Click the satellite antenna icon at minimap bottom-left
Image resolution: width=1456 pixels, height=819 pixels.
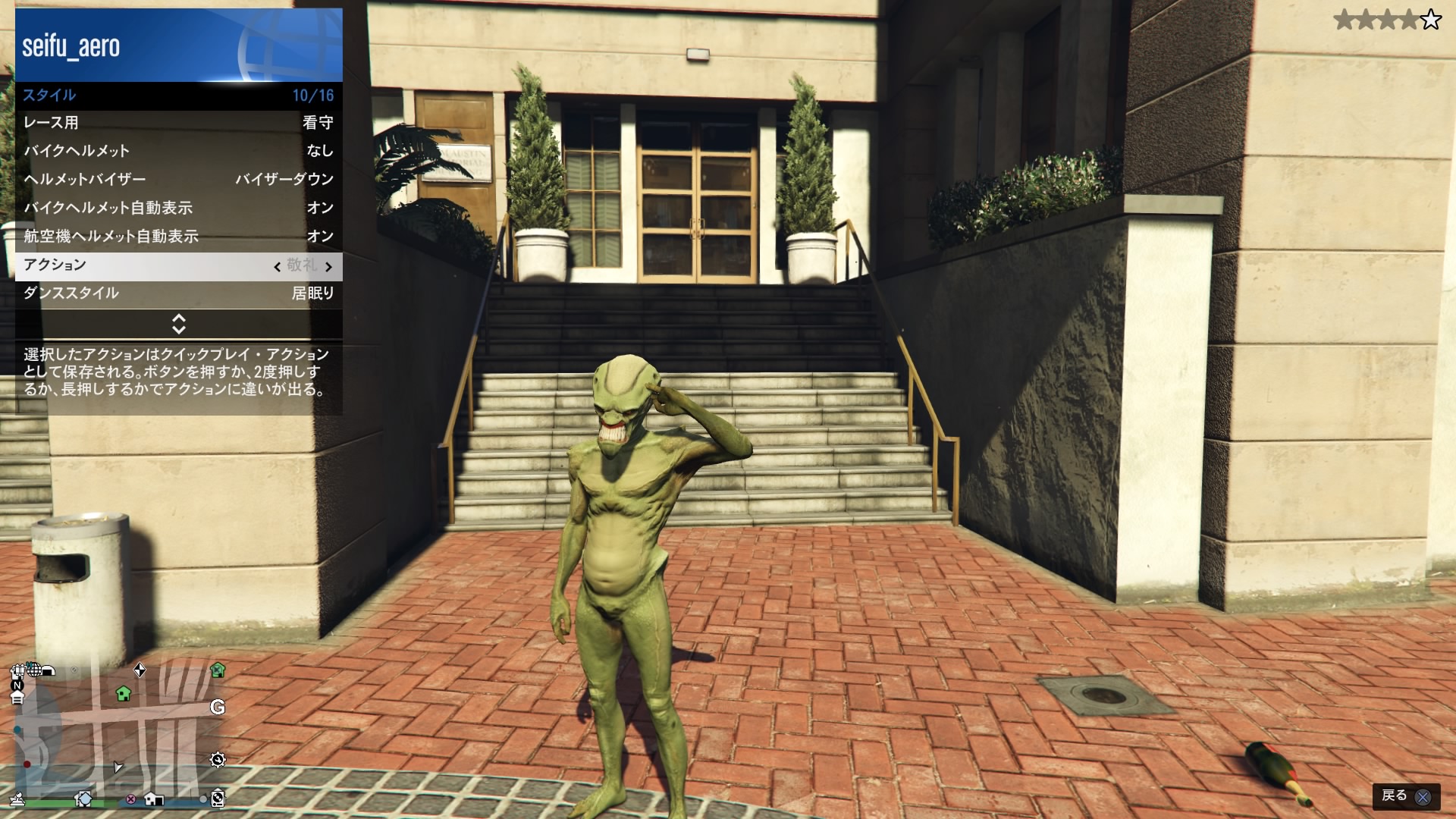click(17, 800)
